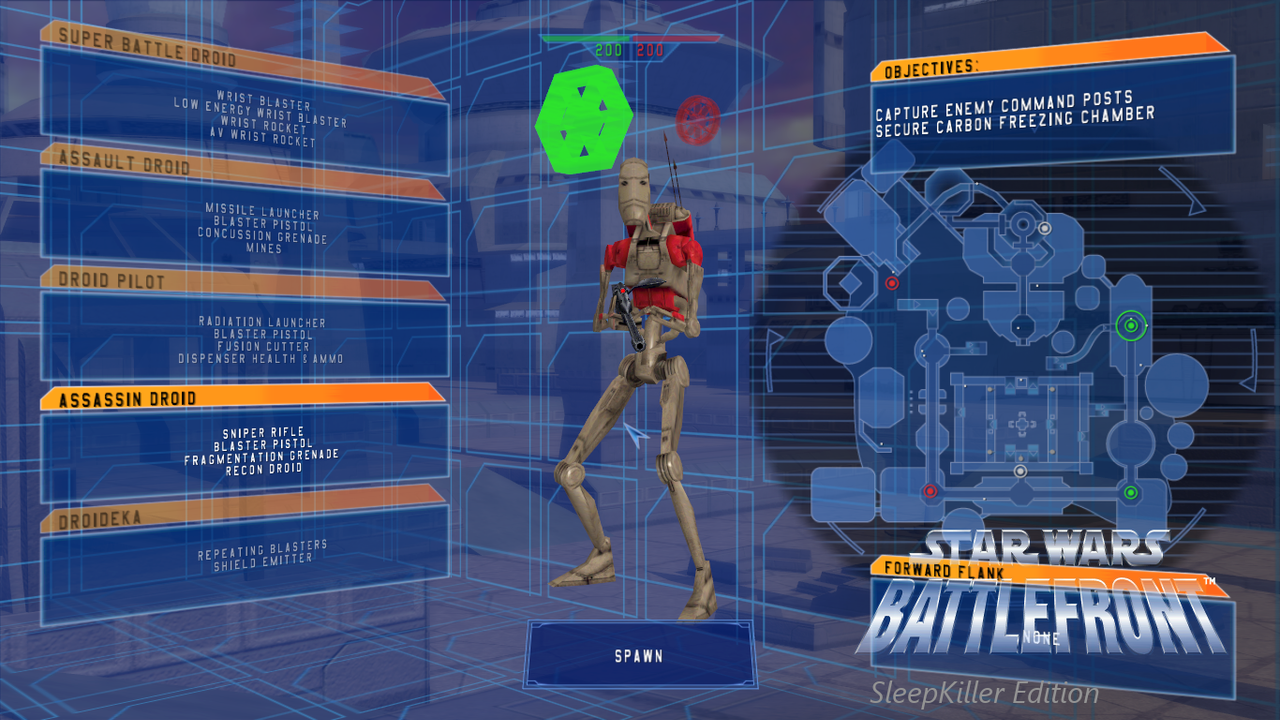This screenshot has width=1280, height=720.
Task: Click the ringed green command post on map
Action: pyautogui.click(x=1130, y=325)
